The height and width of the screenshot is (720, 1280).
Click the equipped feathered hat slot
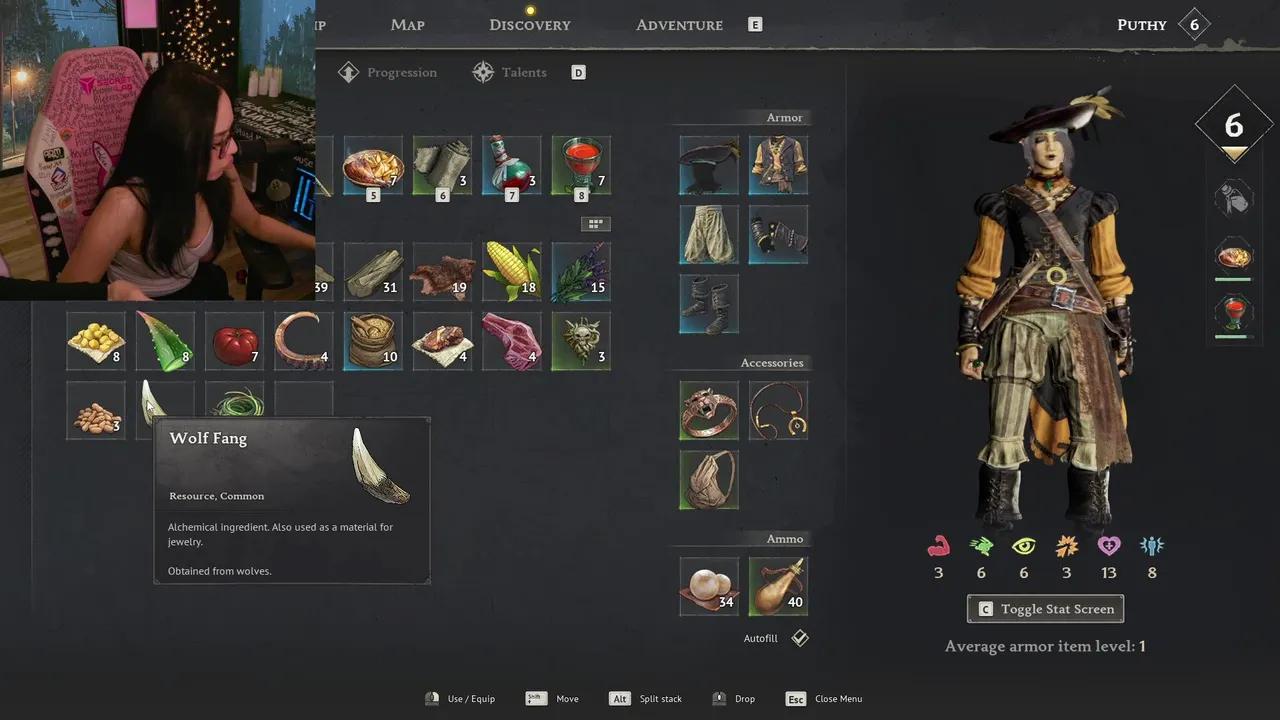[x=709, y=165]
